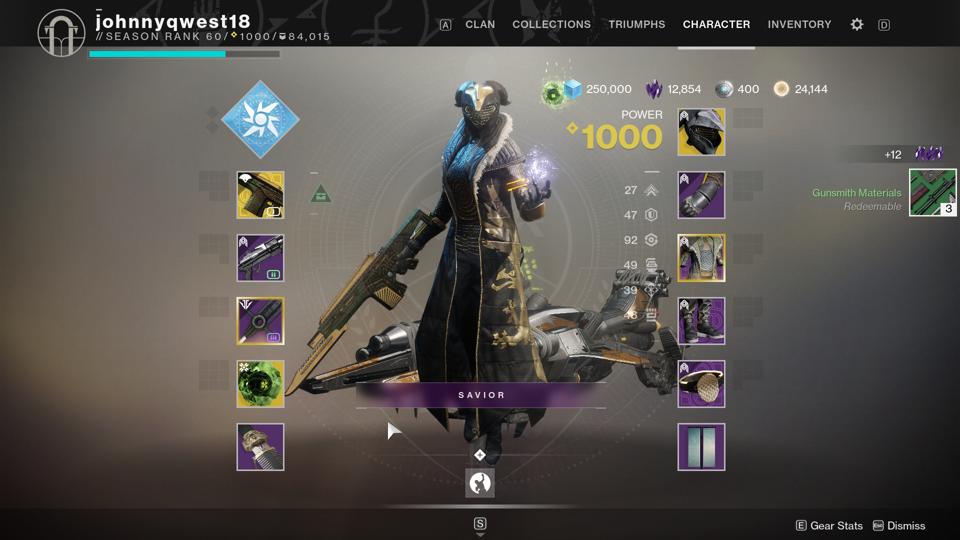The height and width of the screenshot is (540, 960).
Task: Switch to the Collections tab
Action: click(x=551, y=24)
